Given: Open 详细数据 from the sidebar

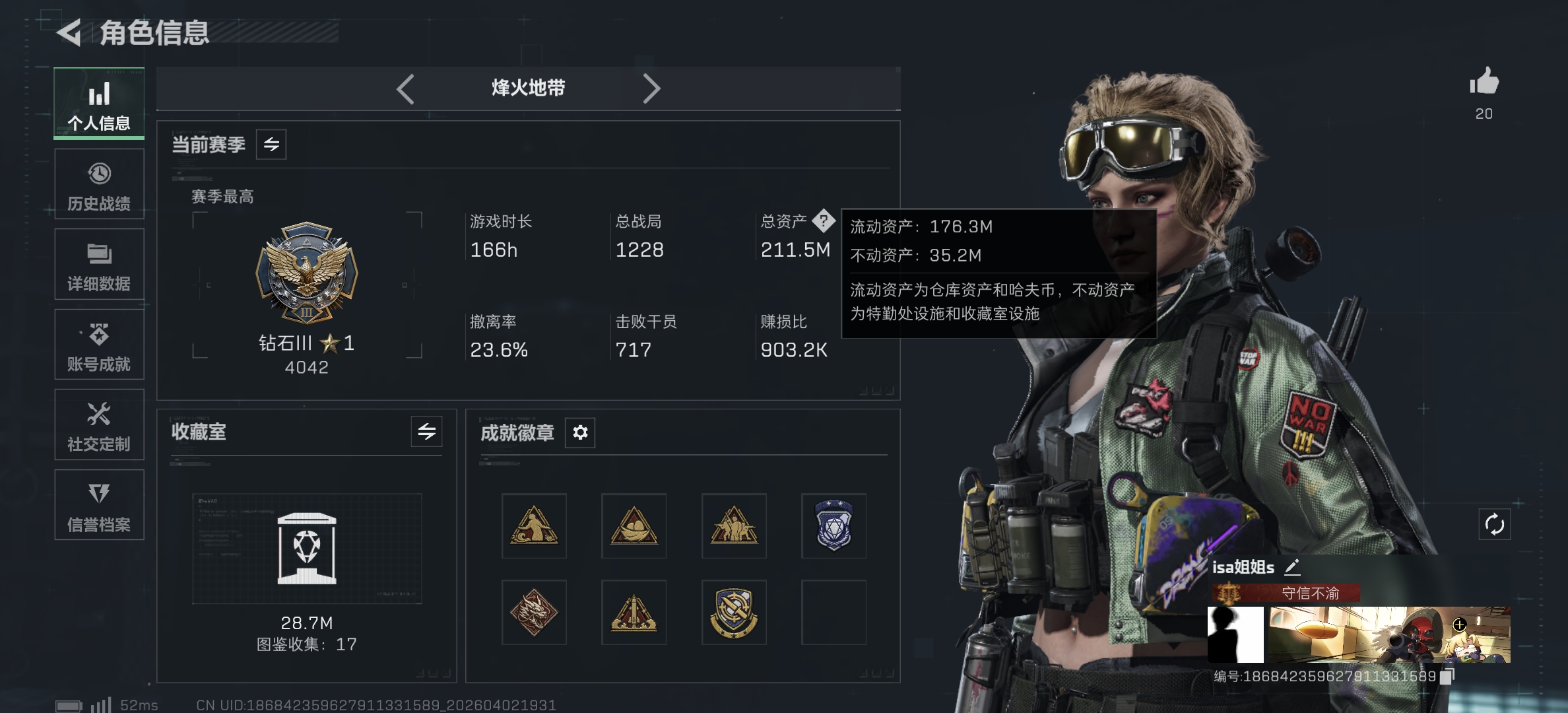Looking at the screenshot, I should tap(98, 265).
